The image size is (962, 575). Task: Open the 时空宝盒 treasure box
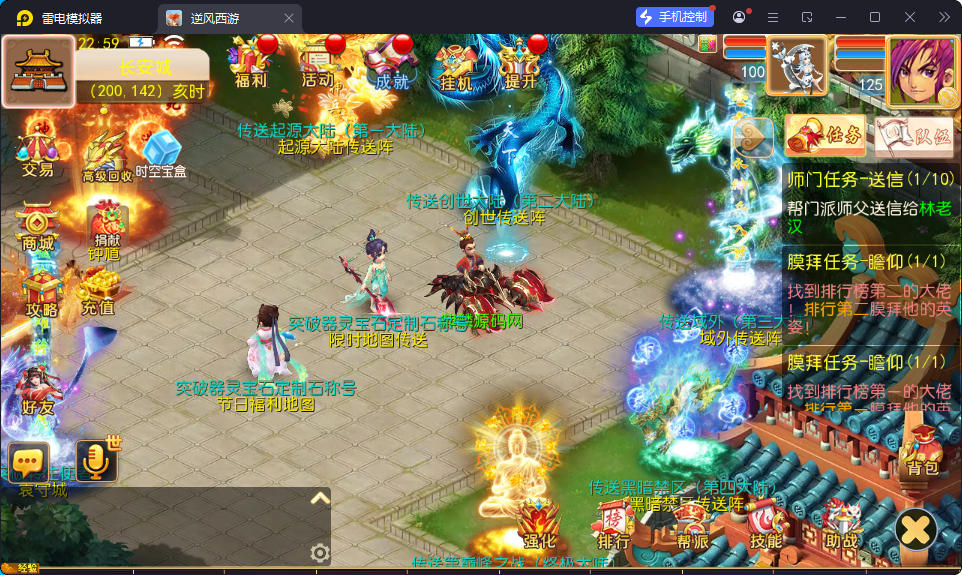pyautogui.click(x=161, y=155)
